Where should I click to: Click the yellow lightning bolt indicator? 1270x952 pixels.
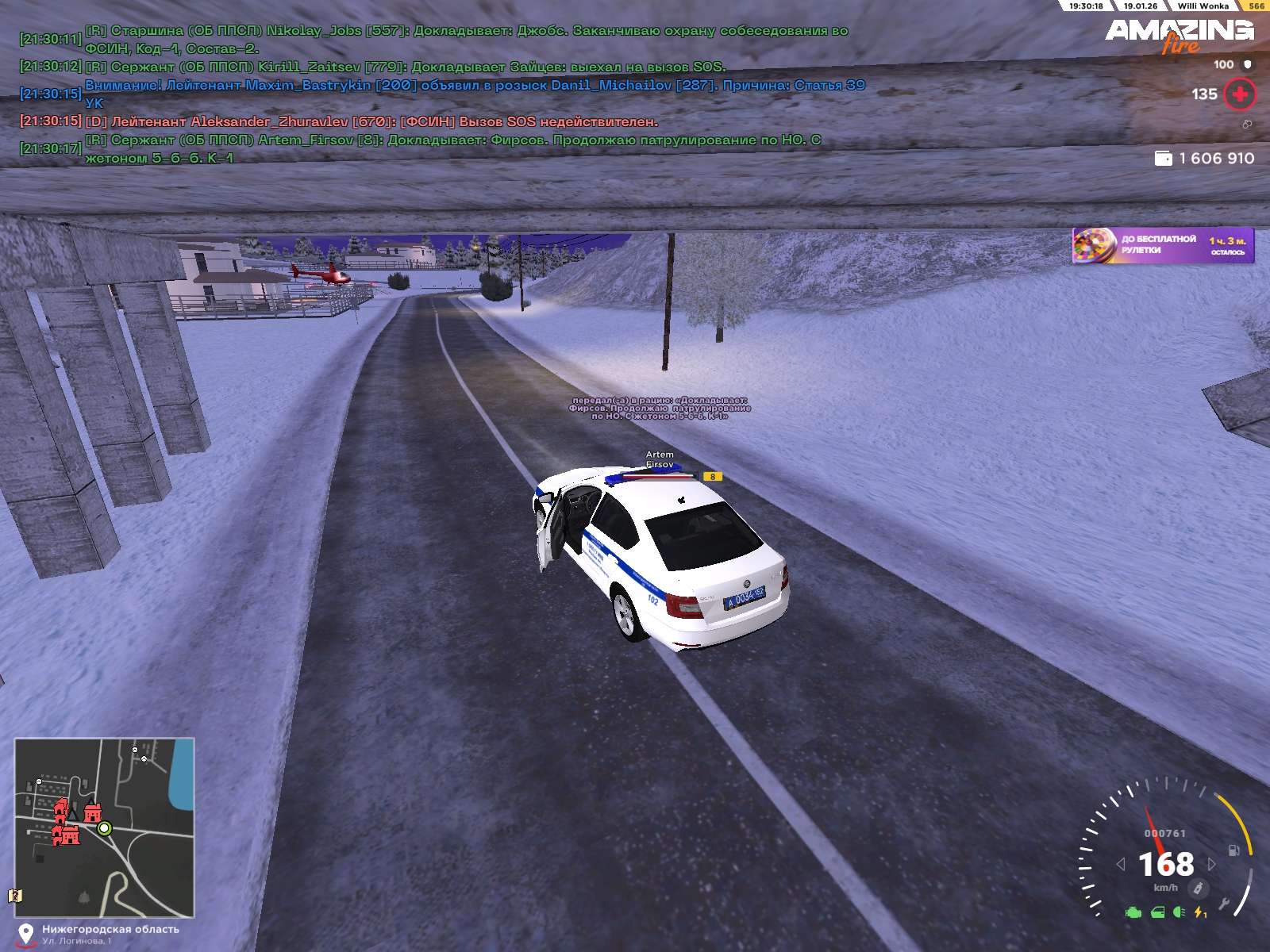[x=1199, y=913]
